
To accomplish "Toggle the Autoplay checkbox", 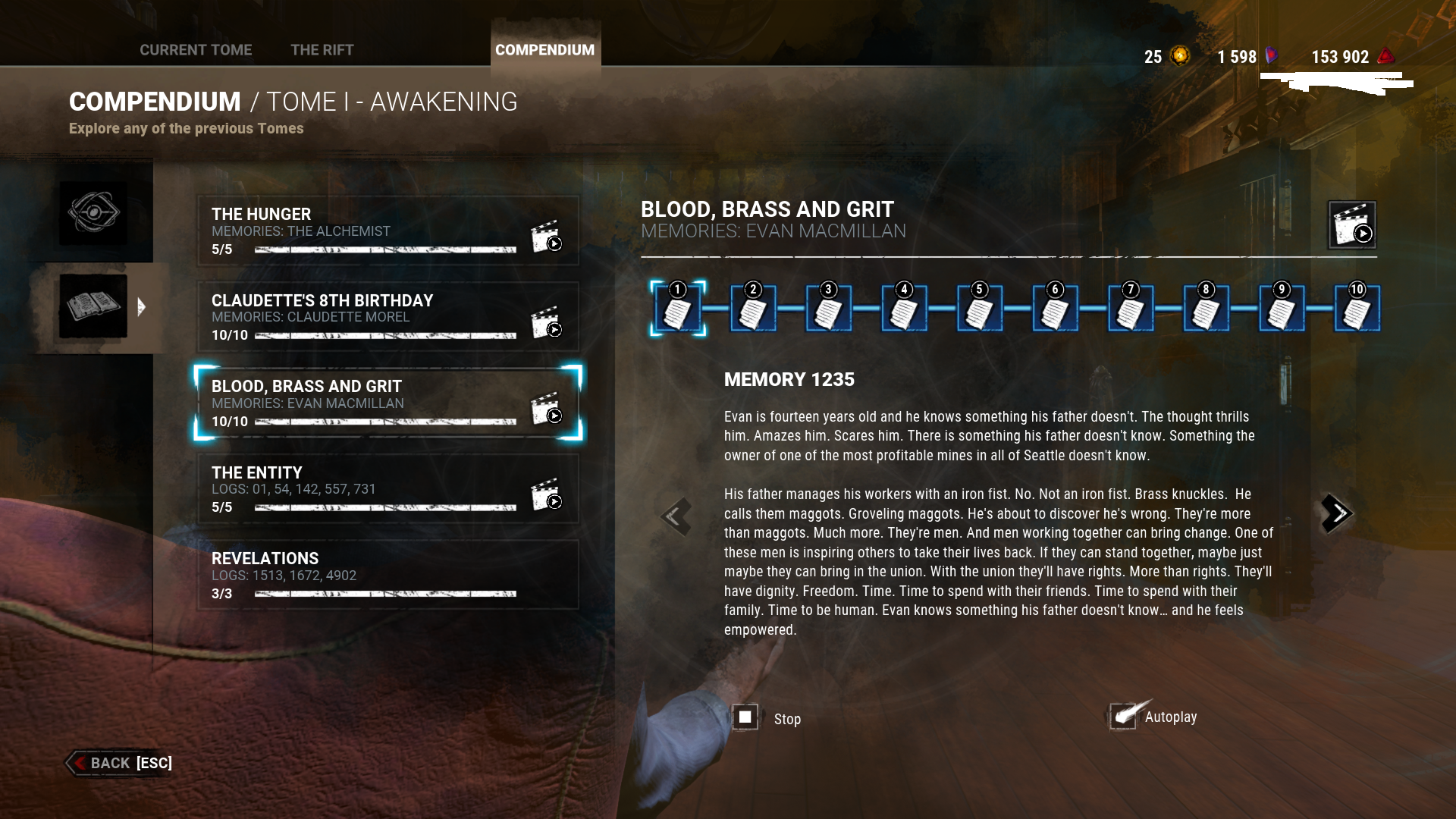I will tap(1123, 716).
